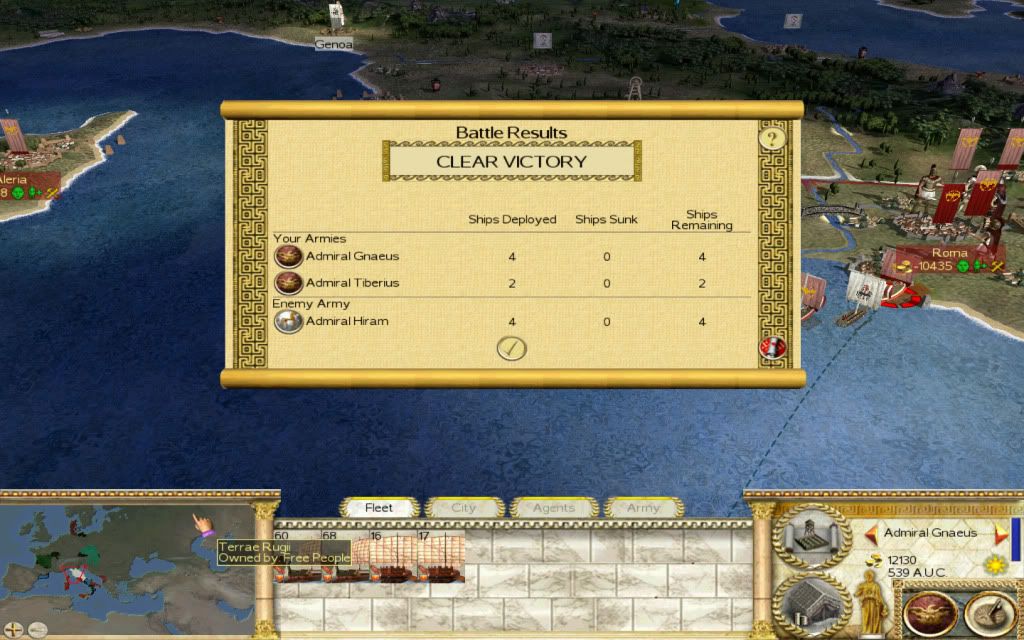
Task: Confirm battle results with the checkmark button
Action: tap(512, 348)
